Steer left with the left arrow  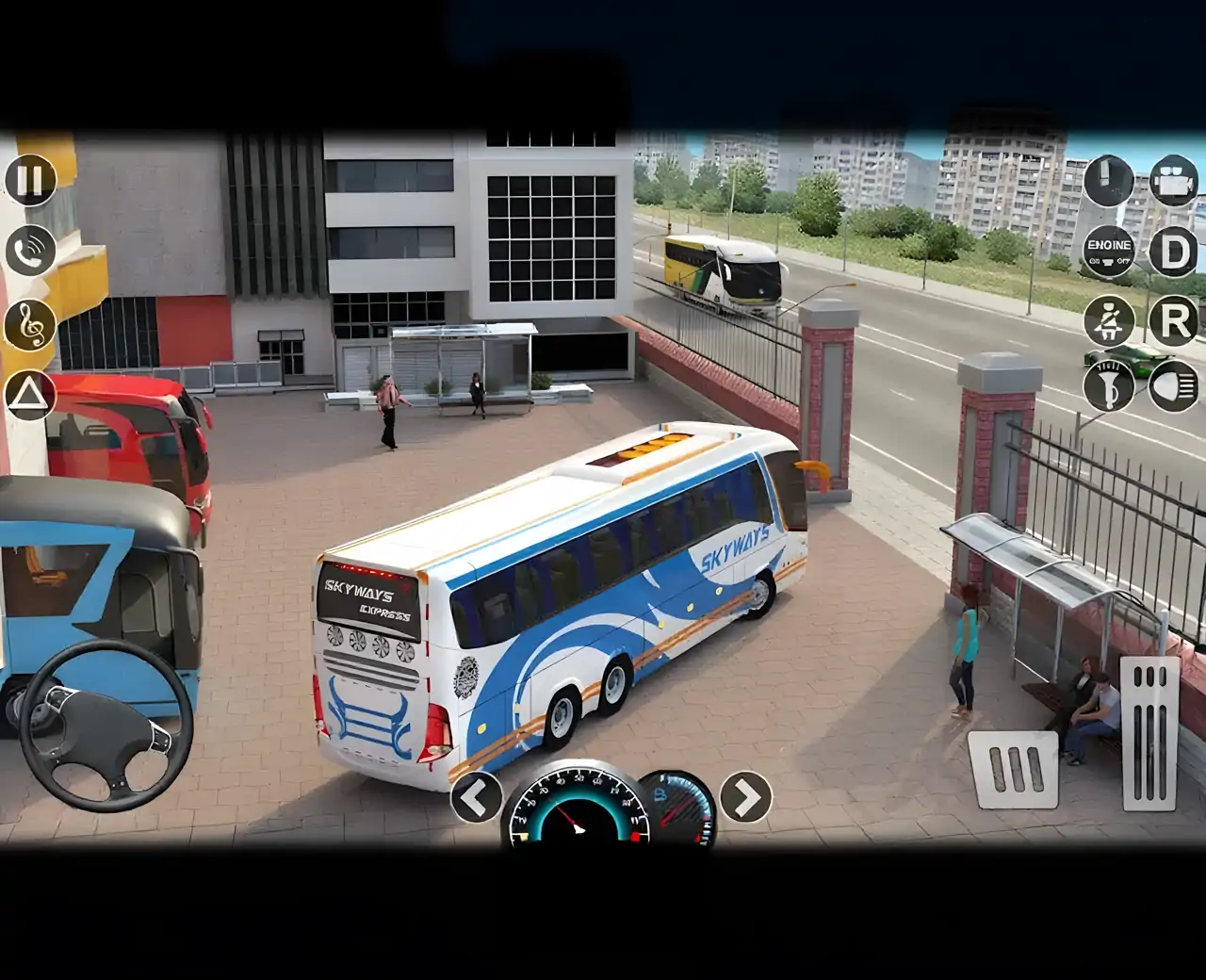(476, 797)
